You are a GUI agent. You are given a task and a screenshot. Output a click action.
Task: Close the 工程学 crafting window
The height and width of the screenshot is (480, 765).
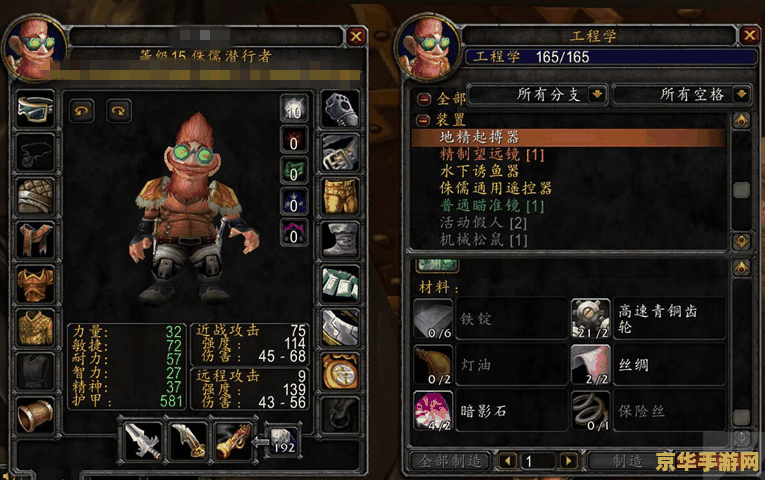[746, 36]
